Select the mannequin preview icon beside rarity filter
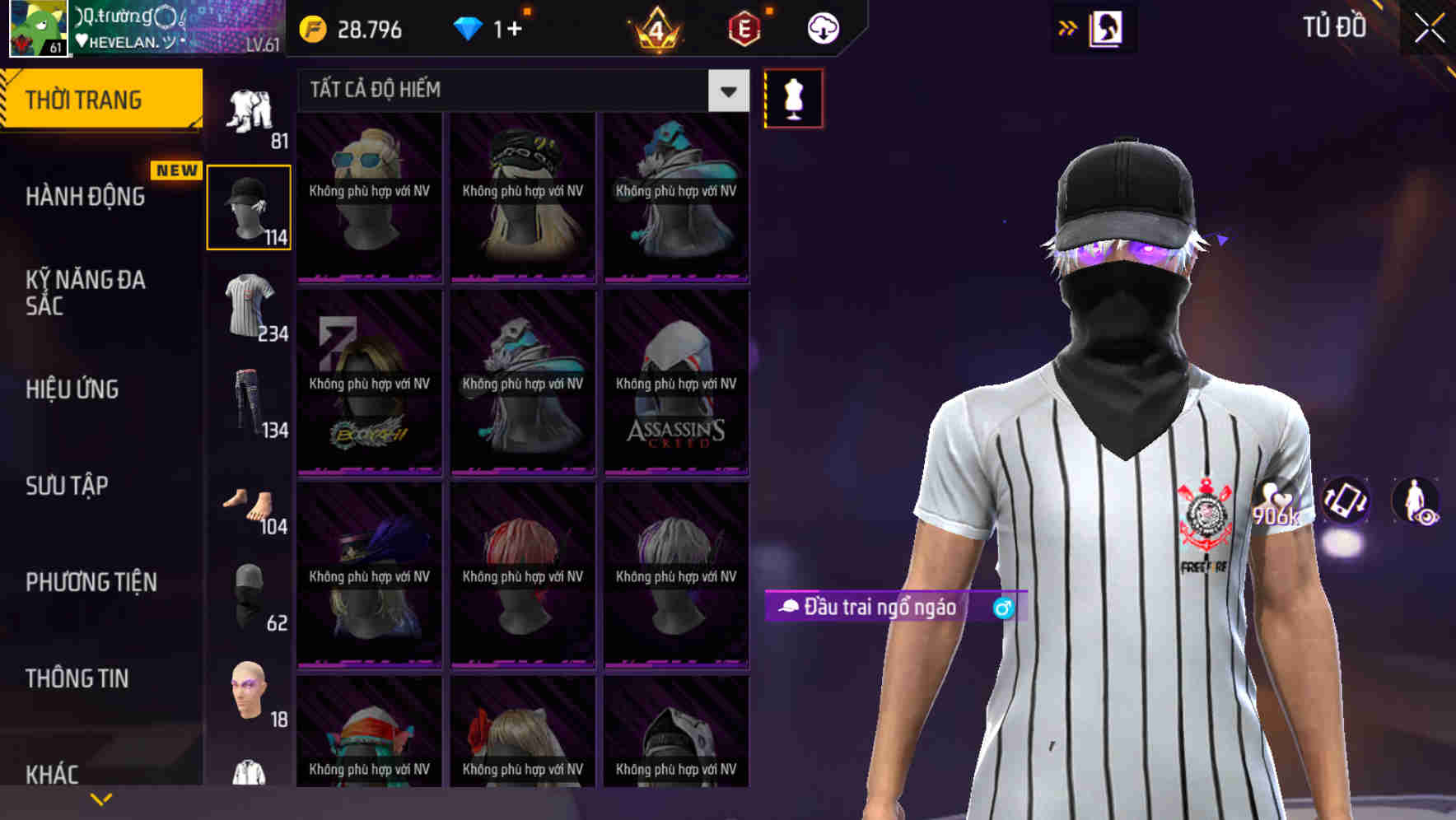 click(x=793, y=96)
